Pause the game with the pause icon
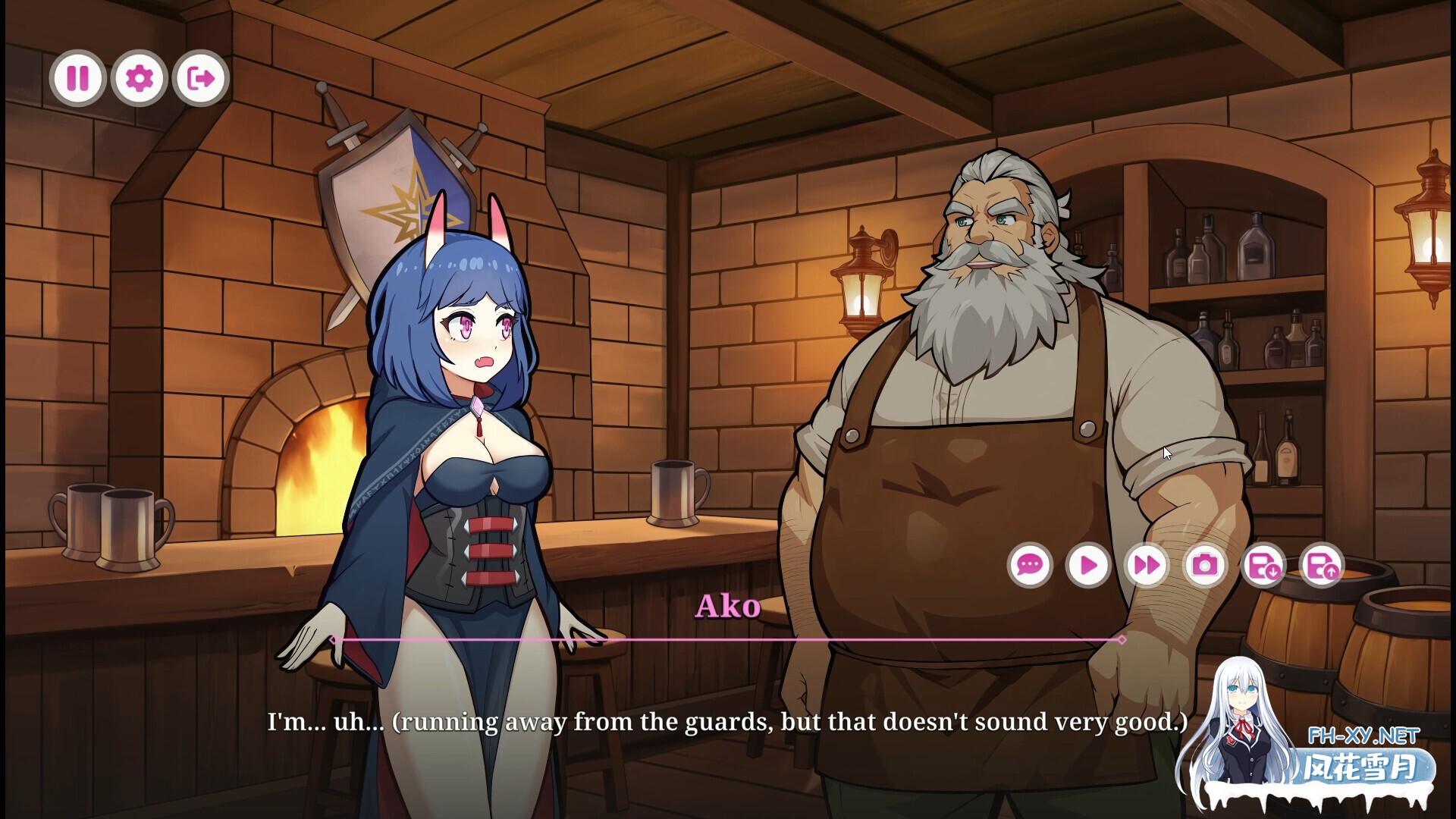This screenshot has height=819, width=1456. pyautogui.click(x=78, y=78)
